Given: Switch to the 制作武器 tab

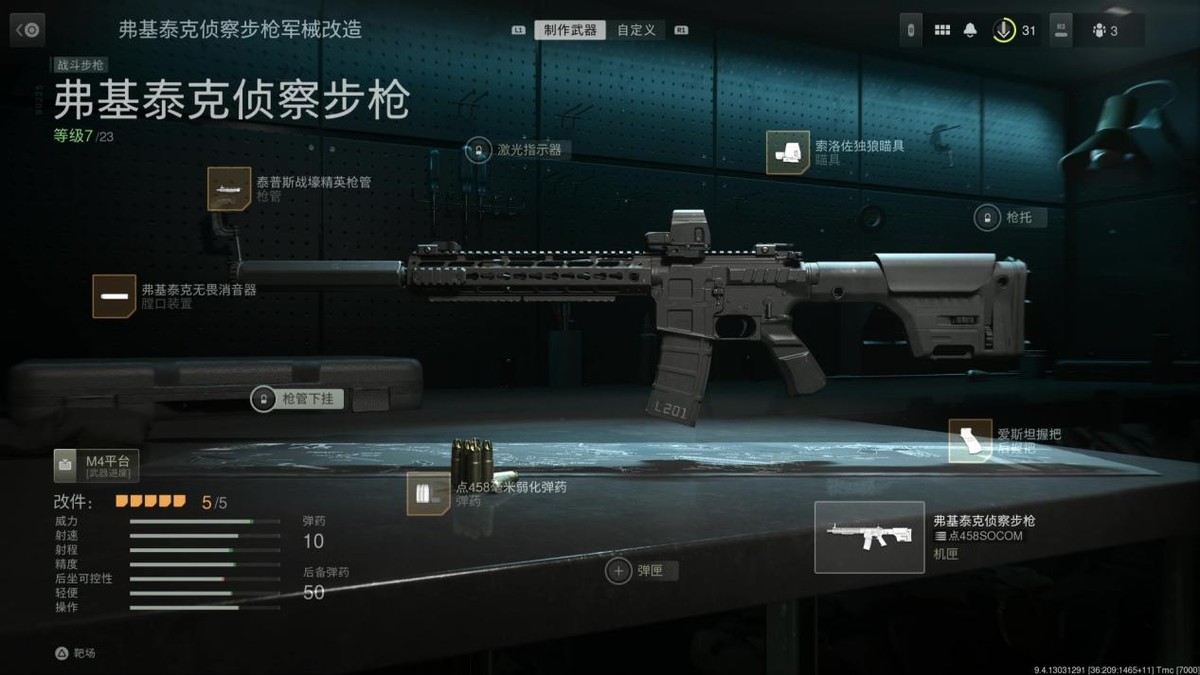Looking at the screenshot, I should pyautogui.click(x=570, y=30).
